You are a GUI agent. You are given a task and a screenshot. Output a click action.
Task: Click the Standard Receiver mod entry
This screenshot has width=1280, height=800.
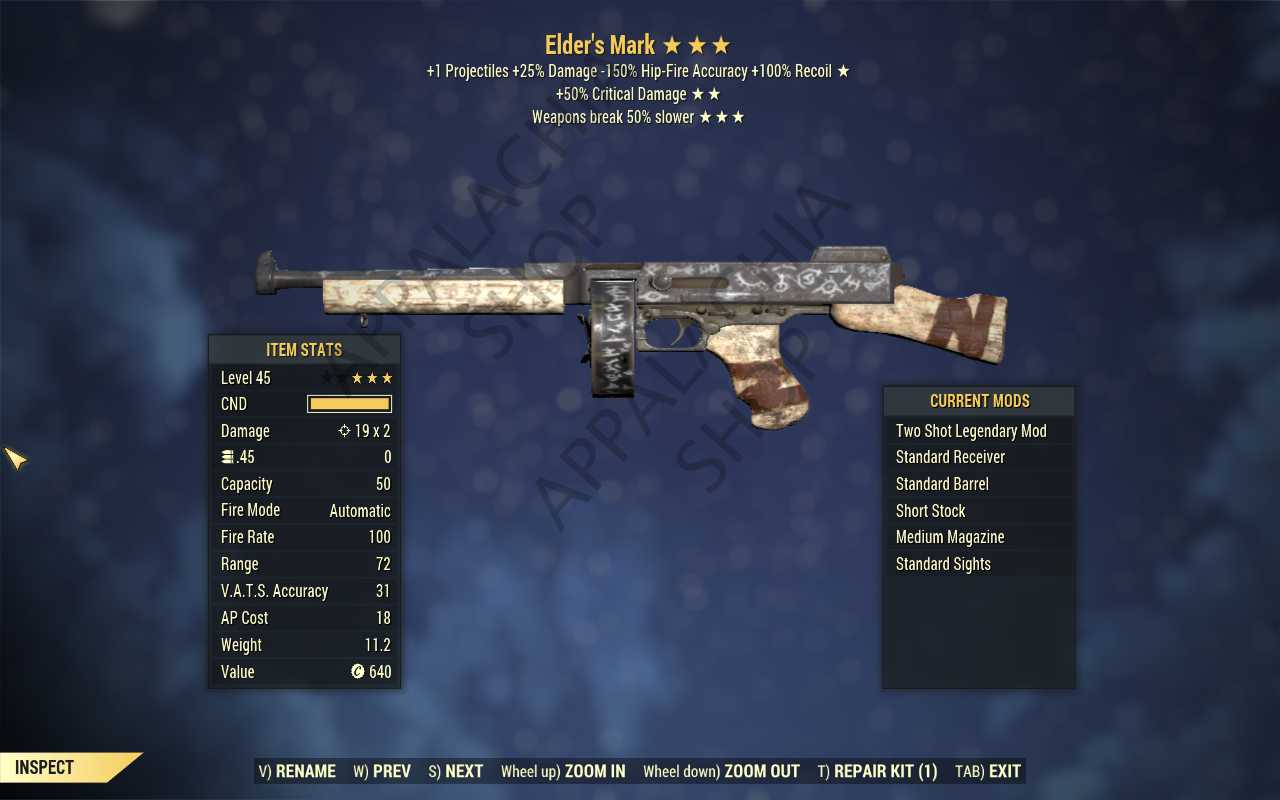(950, 457)
